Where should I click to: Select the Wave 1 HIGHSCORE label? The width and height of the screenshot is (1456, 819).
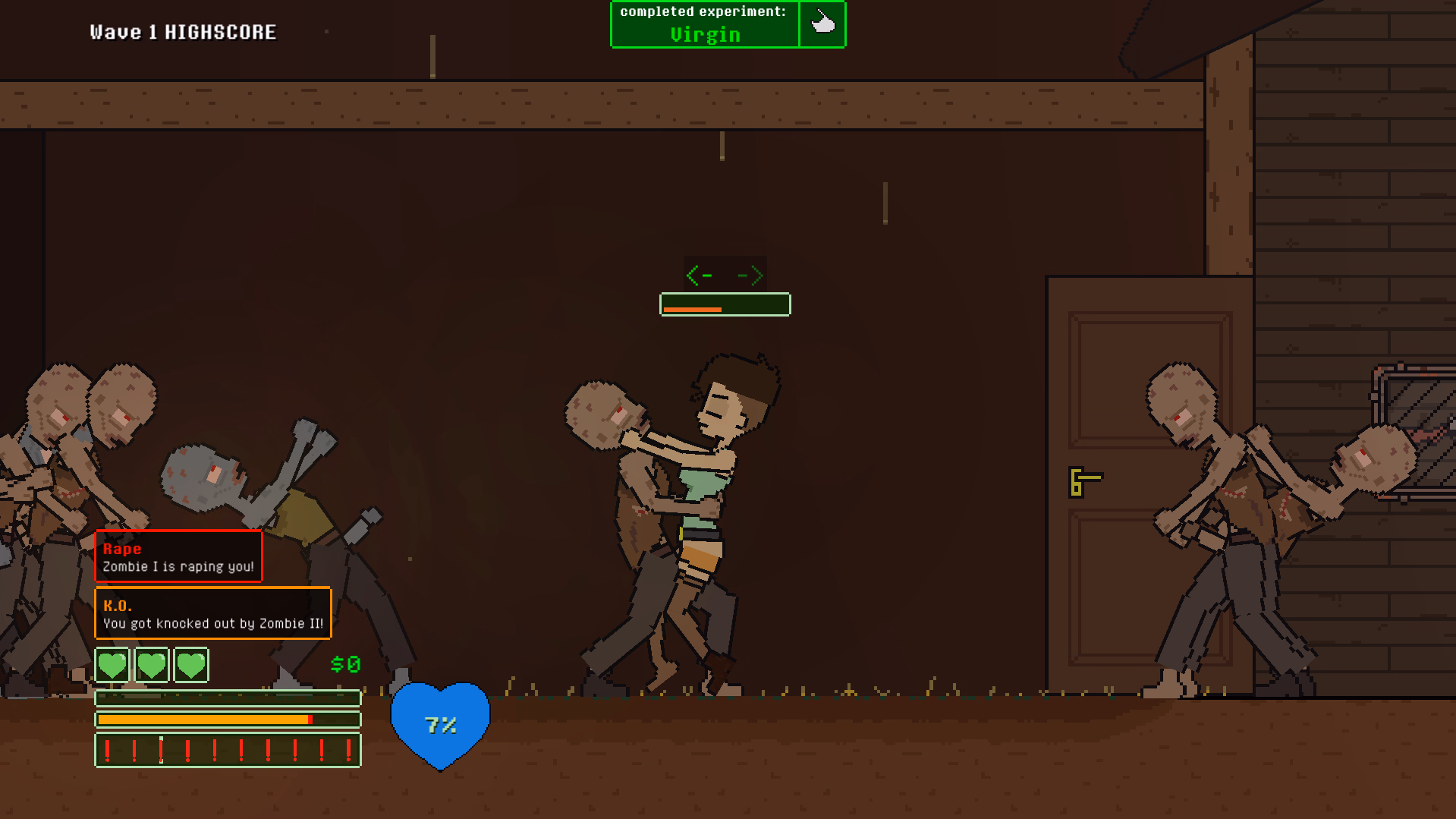pyautogui.click(x=181, y=32)
